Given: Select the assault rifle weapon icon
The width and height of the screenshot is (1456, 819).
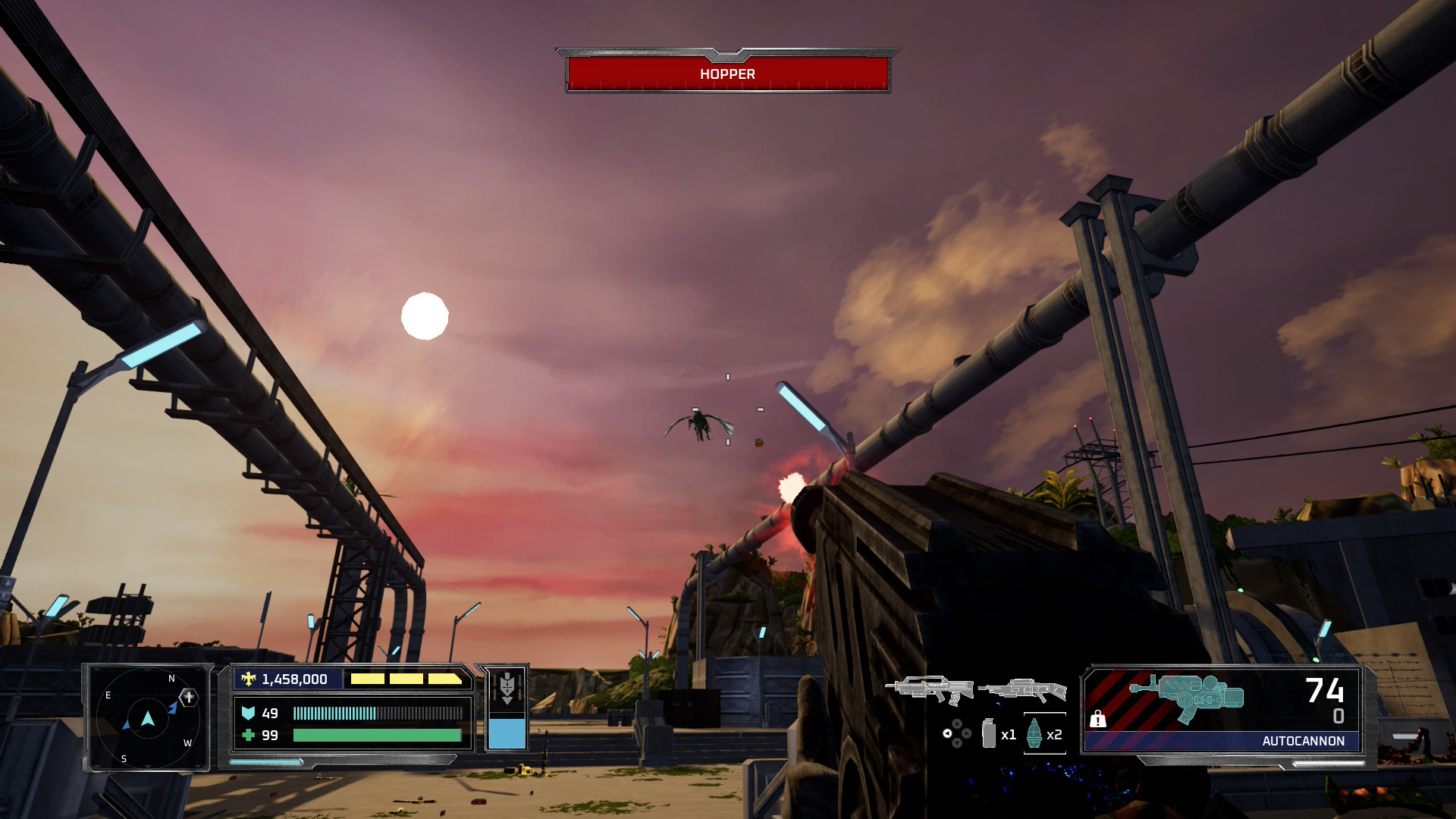Looking at the screenshot, I should (x=930, y=689).
